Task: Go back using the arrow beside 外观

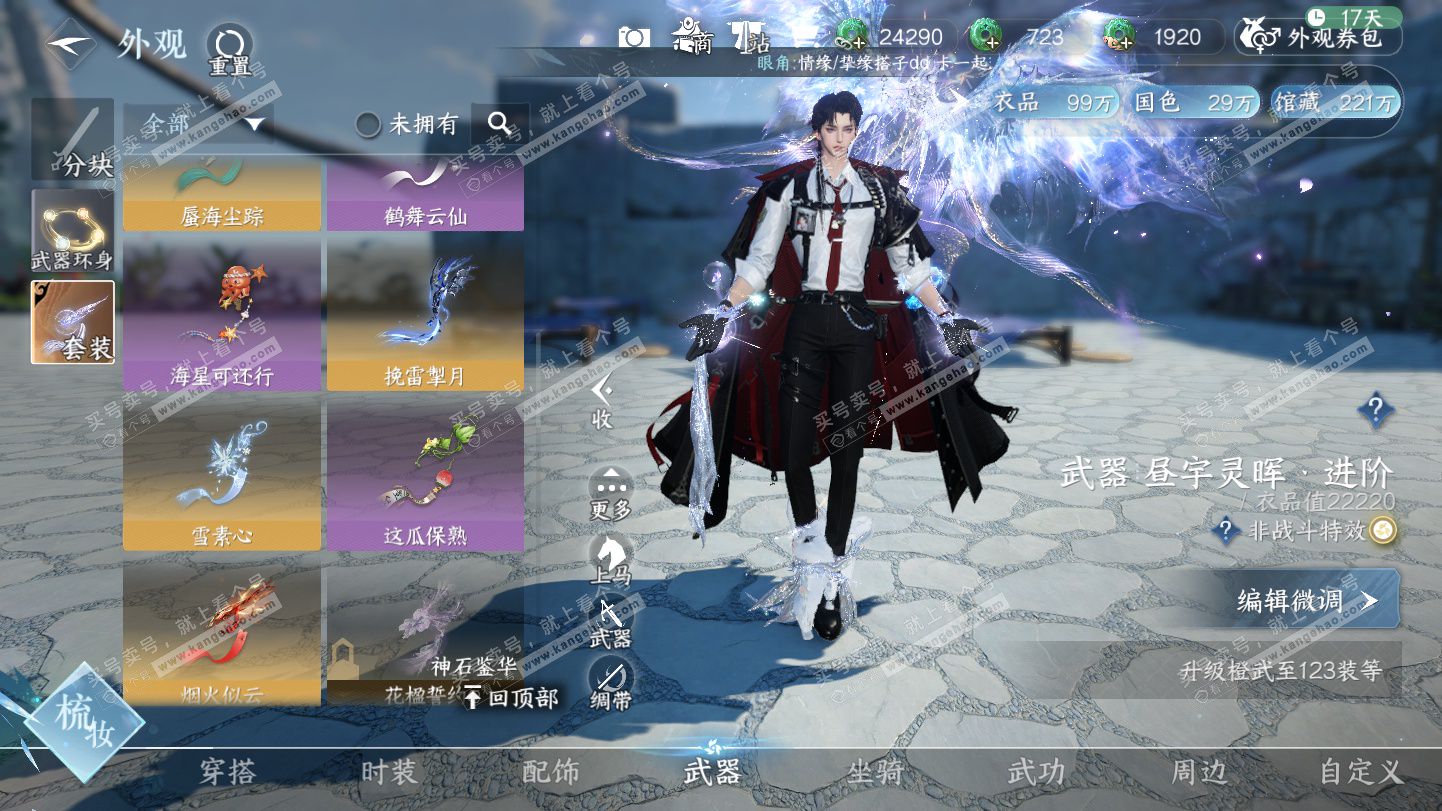Action: (x=70, y=44)
